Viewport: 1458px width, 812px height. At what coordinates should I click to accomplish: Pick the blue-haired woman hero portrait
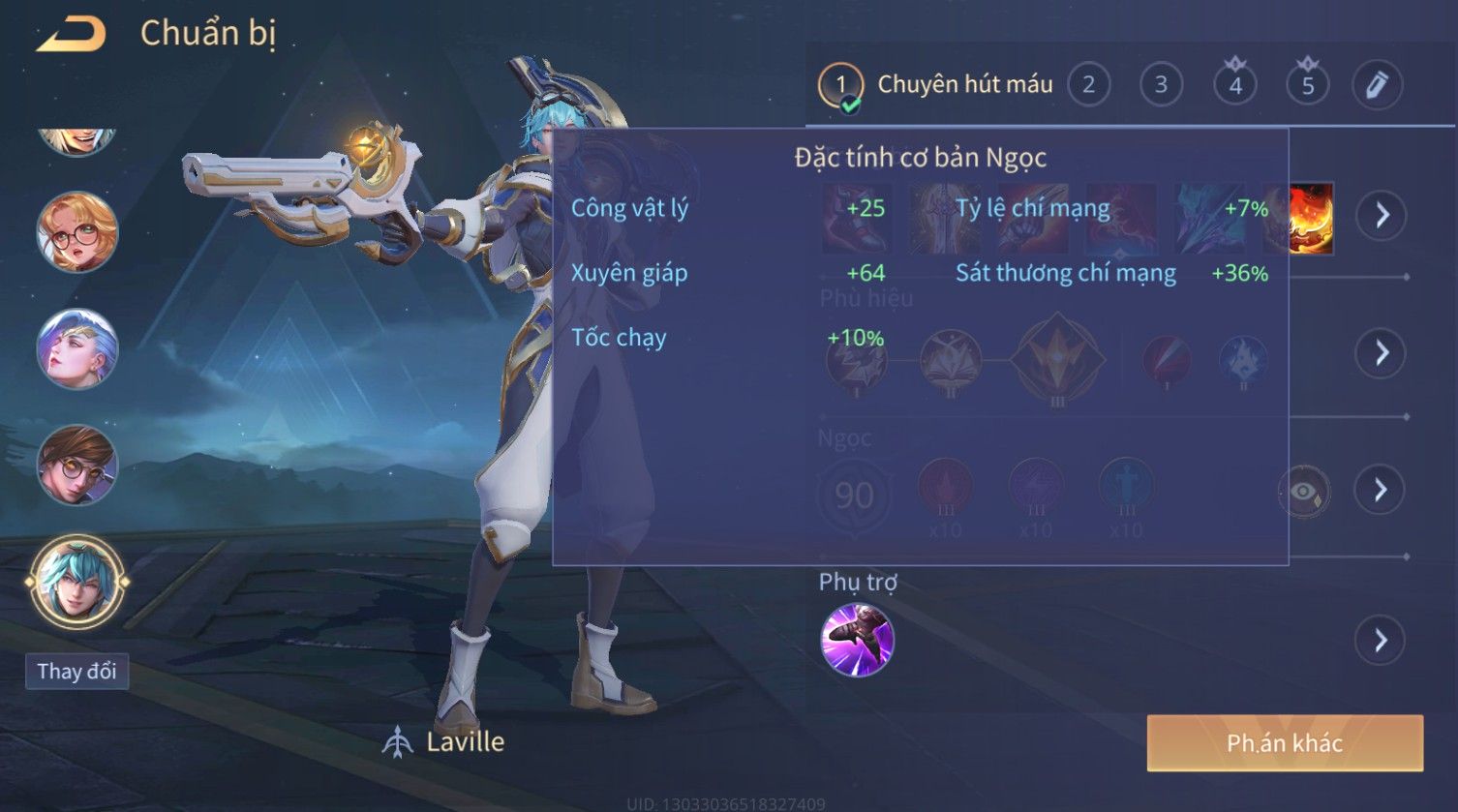[x=77, y=348]
